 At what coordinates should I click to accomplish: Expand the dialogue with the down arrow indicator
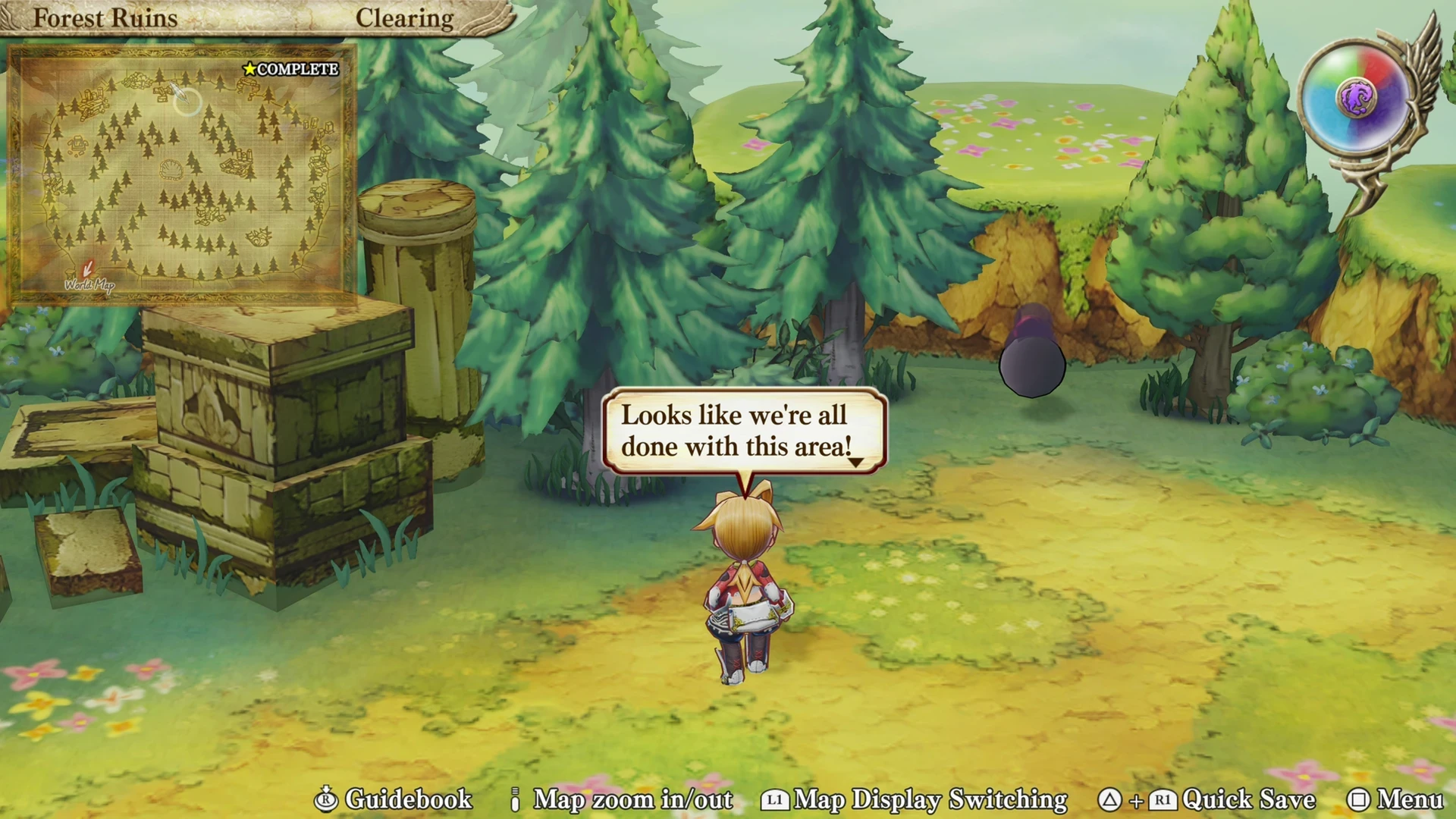[x=857, y=464]
